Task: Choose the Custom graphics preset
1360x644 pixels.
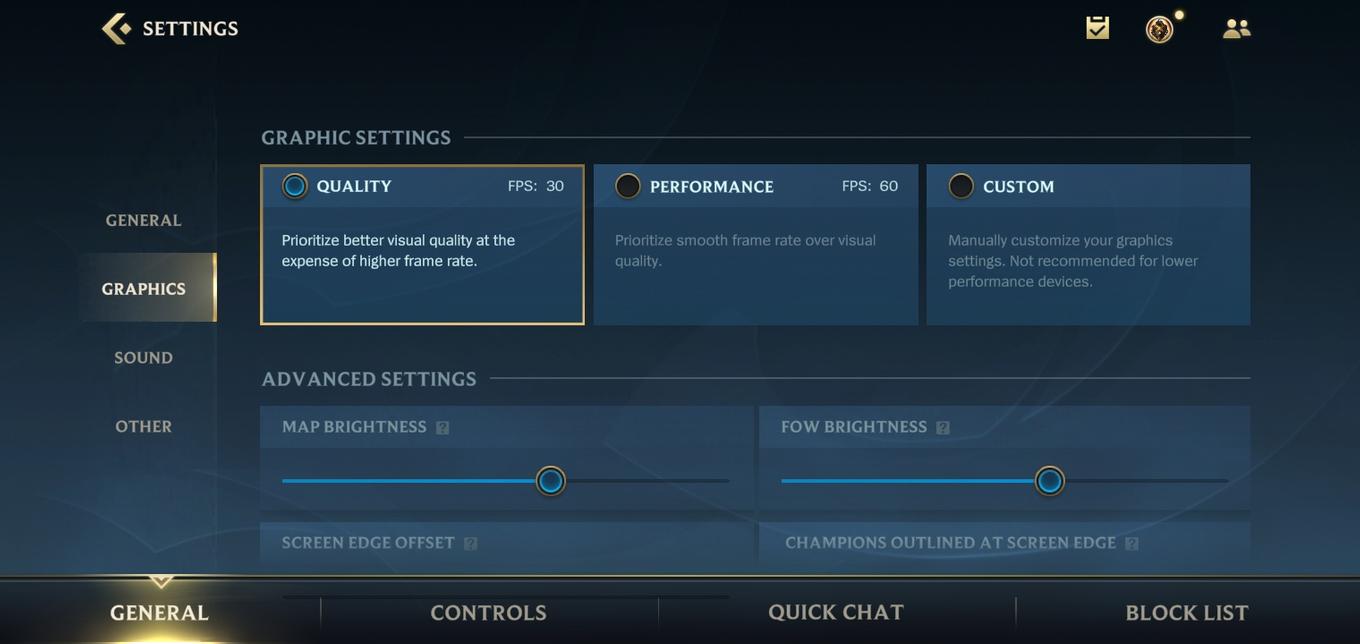Action: 961,186
